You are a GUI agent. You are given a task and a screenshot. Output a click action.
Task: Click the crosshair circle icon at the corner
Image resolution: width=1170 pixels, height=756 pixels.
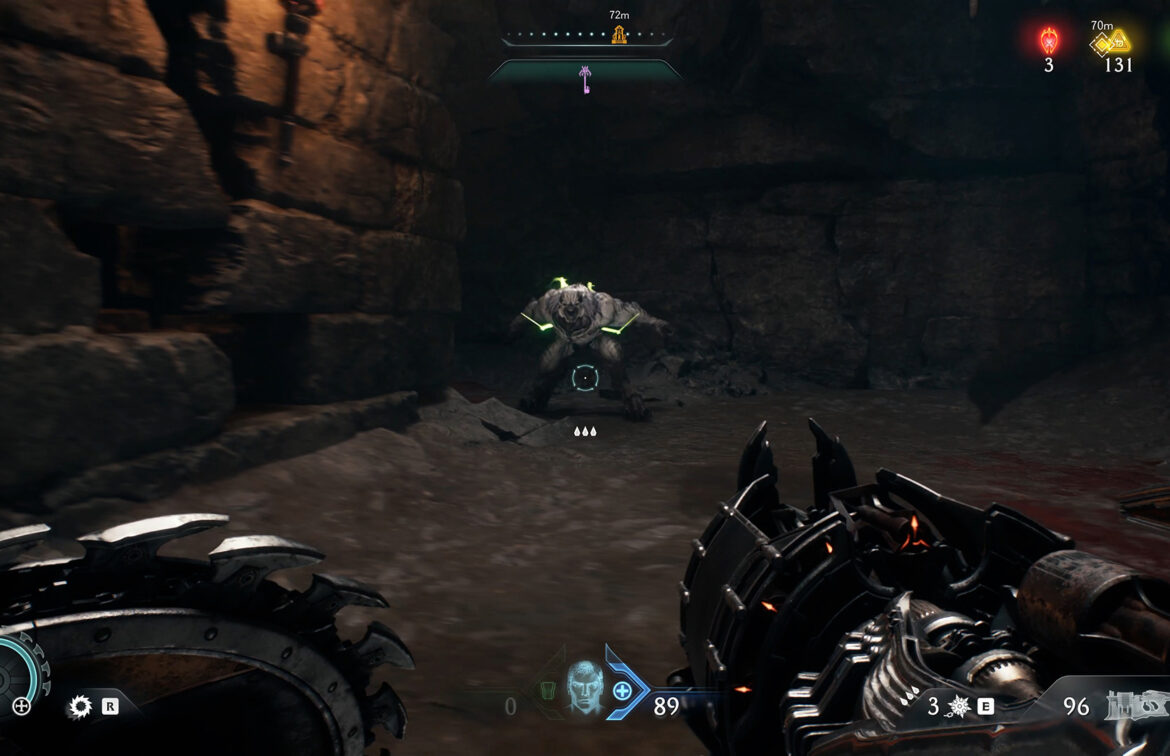tap(21, 706)
